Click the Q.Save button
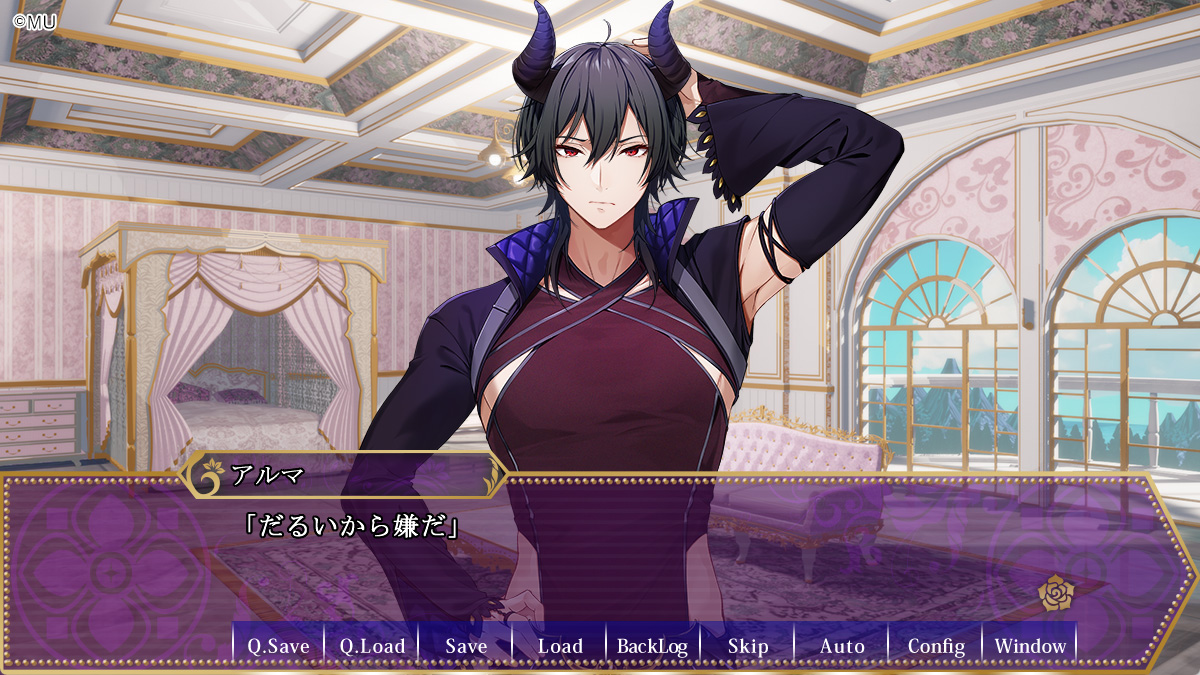1200x675 pixels. (x=278, y=646)
